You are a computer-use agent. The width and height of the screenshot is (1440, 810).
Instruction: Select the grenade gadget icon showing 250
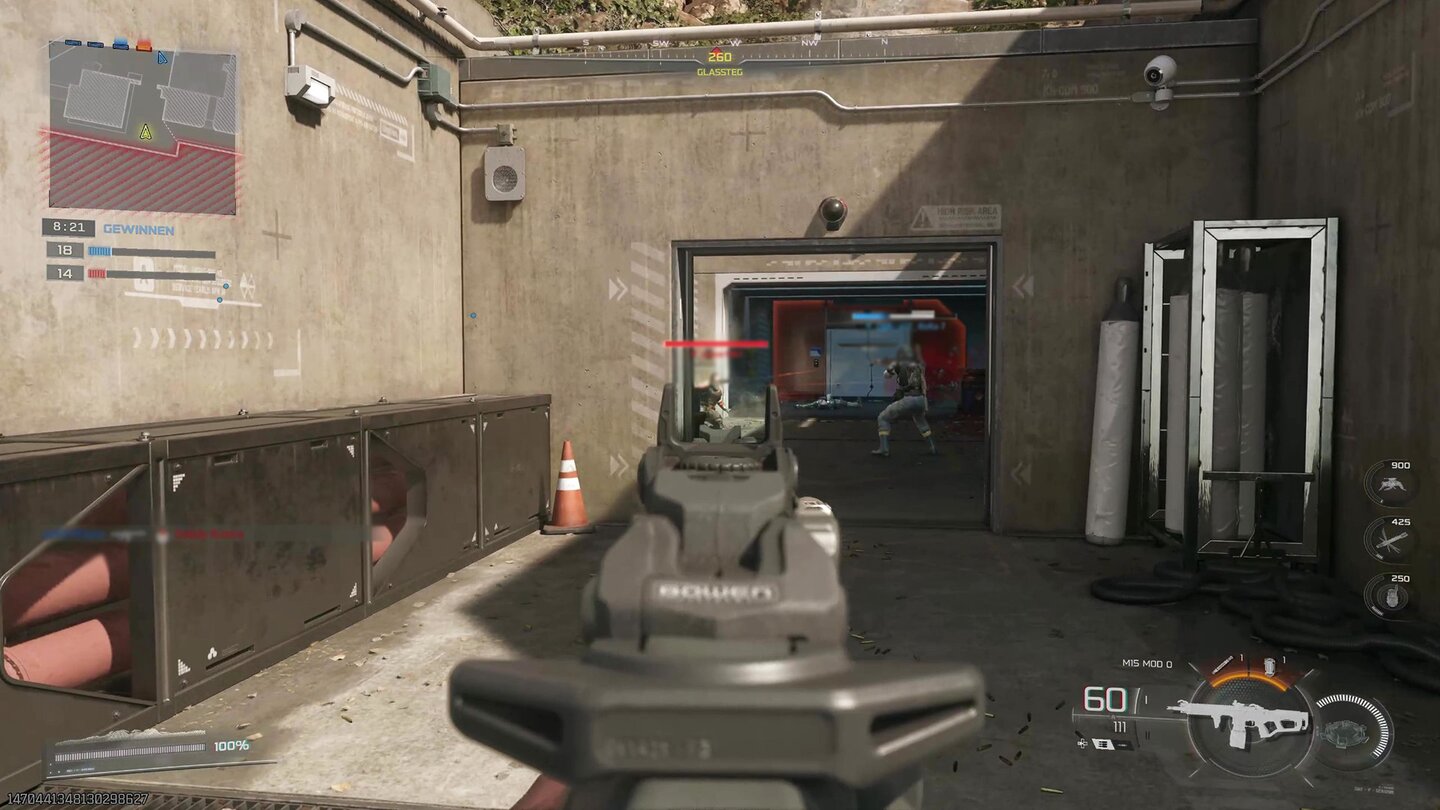click(x=1393, y=596)
